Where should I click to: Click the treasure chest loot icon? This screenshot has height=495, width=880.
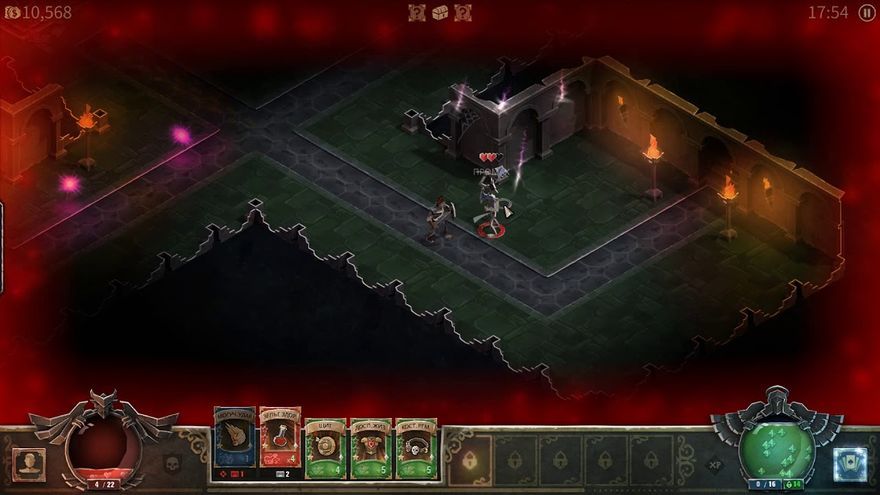[x=440, y=12]
